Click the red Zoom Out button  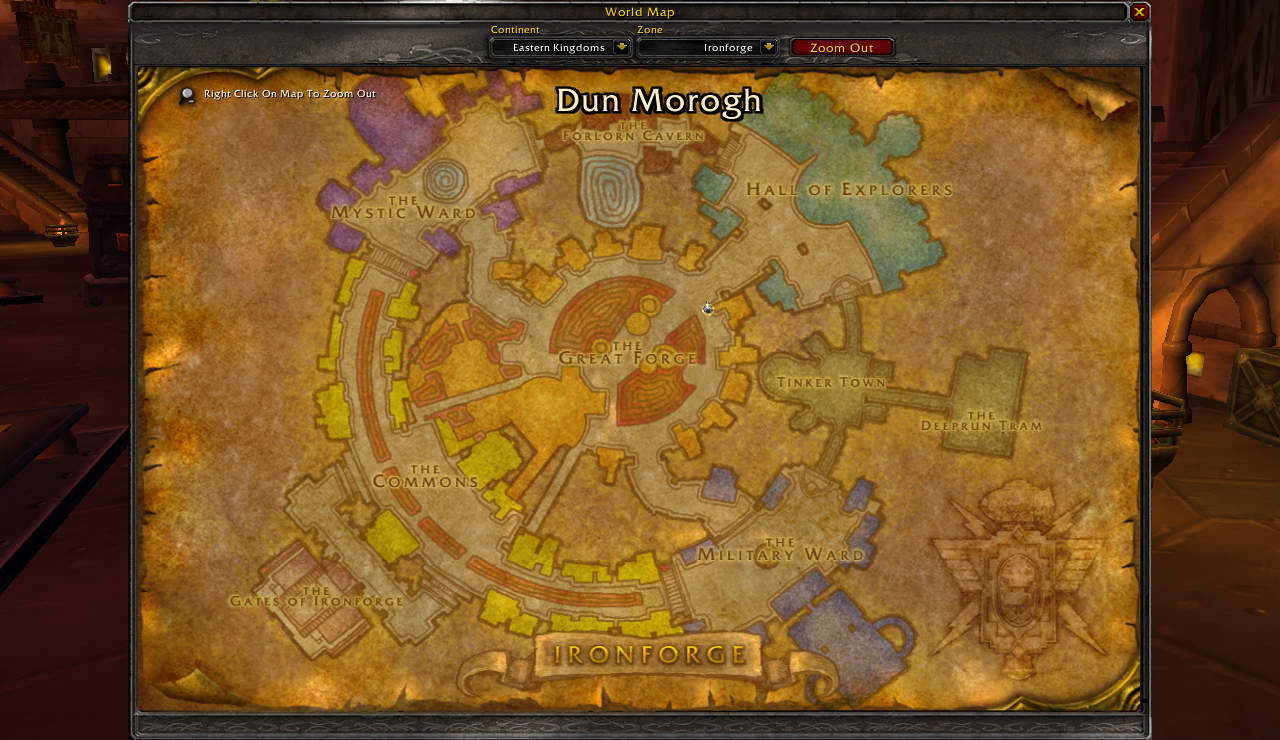point(842,47)
